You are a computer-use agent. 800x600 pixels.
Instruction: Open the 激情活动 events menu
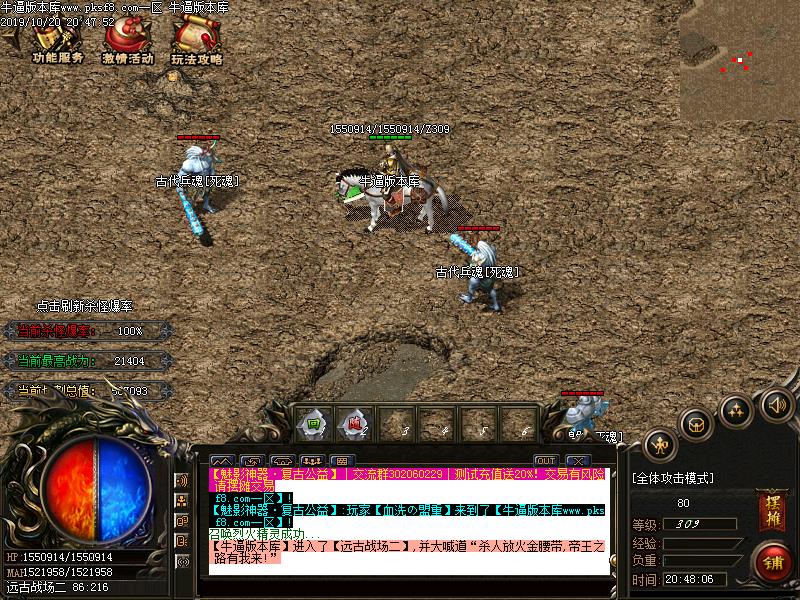[127, 42]
